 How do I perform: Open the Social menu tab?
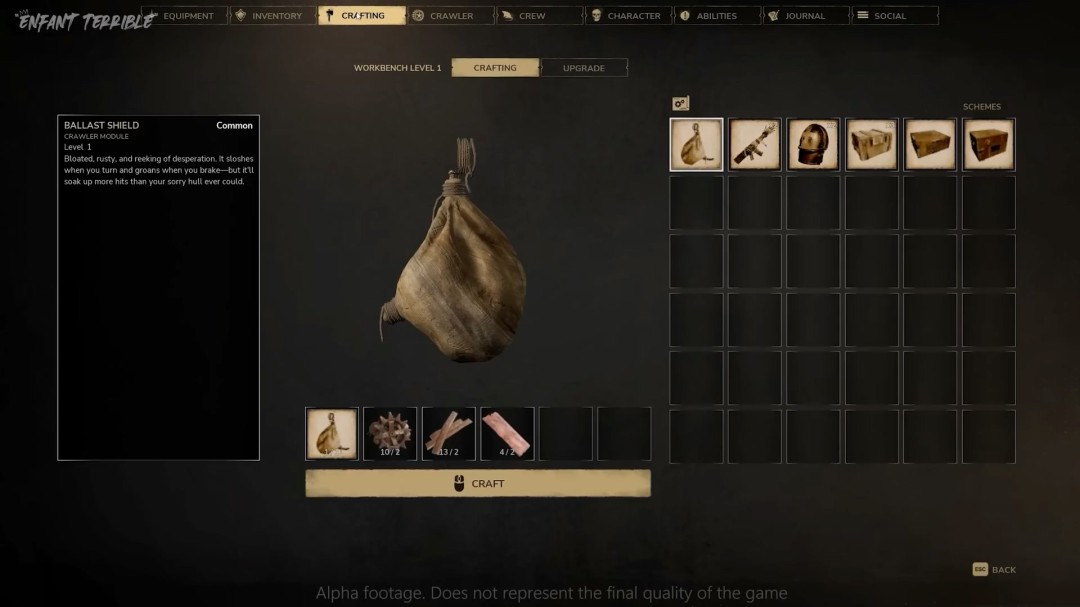click(x=892, y=16)
